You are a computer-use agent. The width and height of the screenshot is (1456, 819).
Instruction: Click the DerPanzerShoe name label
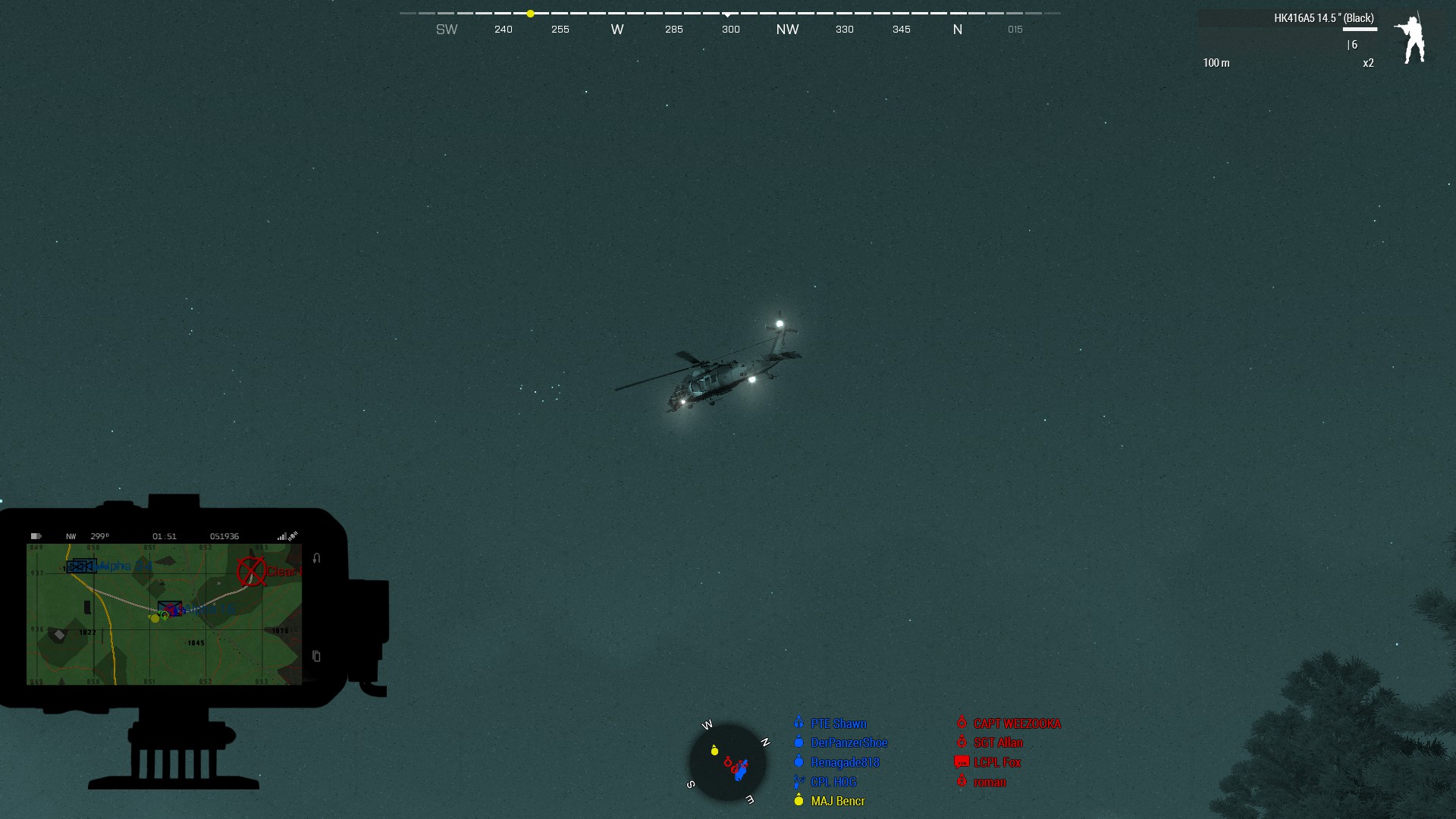click(x=849, y=742)
